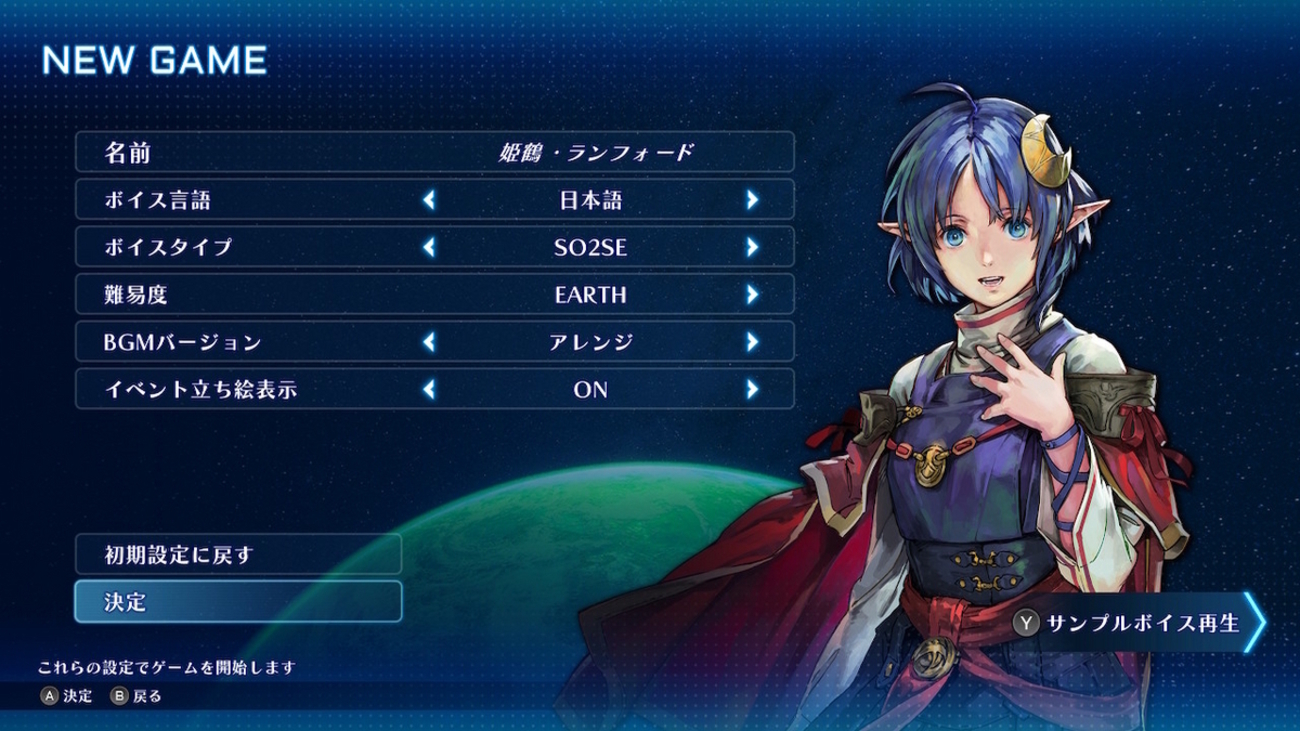Change BGMバージョン with left arrow
The height and width of the screenshot is (731, 1300).
pos(429,342)
